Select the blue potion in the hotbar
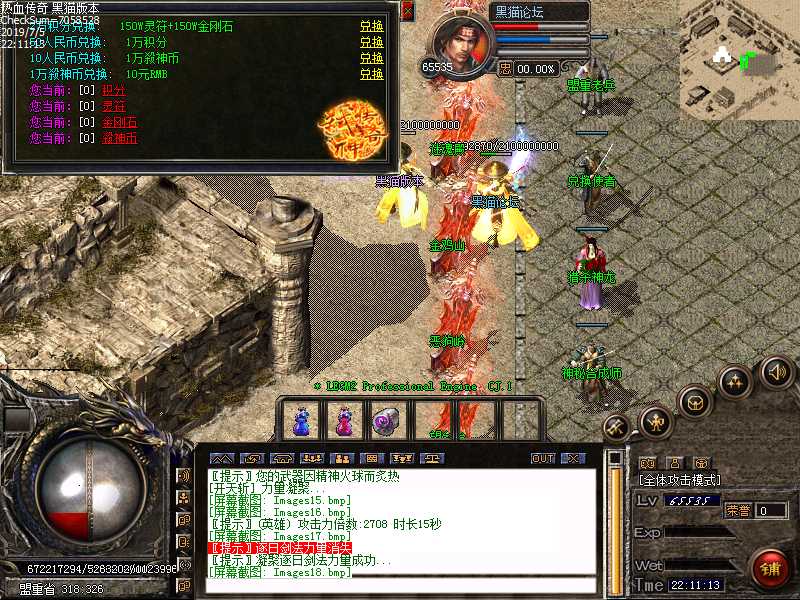Image resolution: width=800 pixels, height=600 pixels. tap(300, 420)
